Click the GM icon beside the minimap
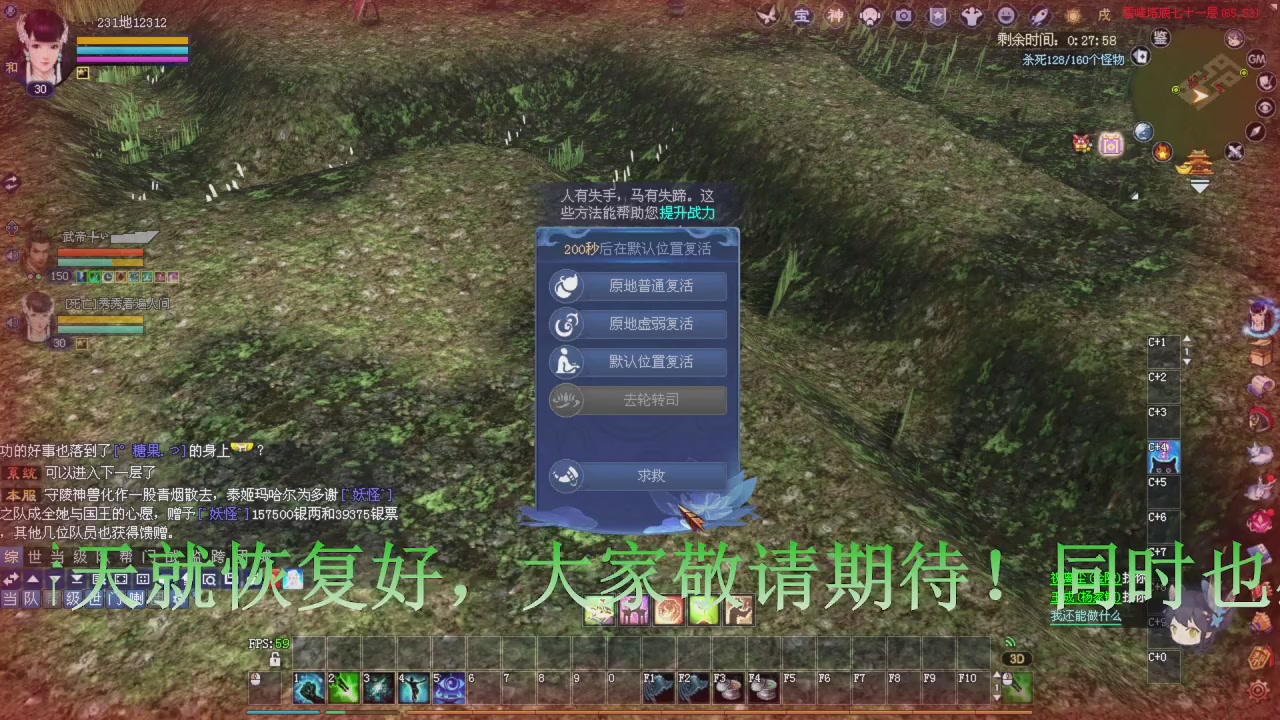 click(x=1258, y=60)
